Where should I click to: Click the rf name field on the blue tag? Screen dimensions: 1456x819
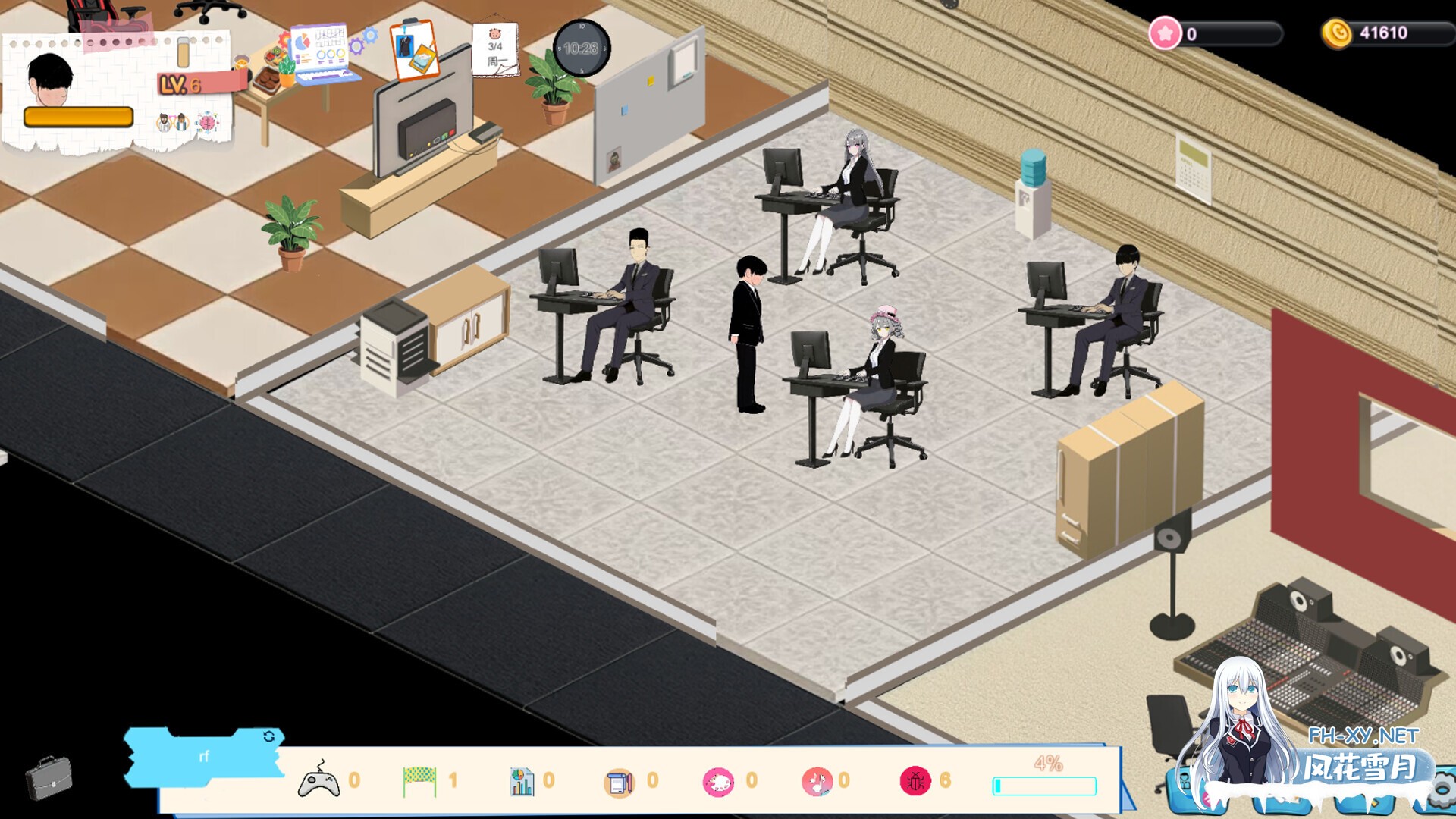click(203, 757)
